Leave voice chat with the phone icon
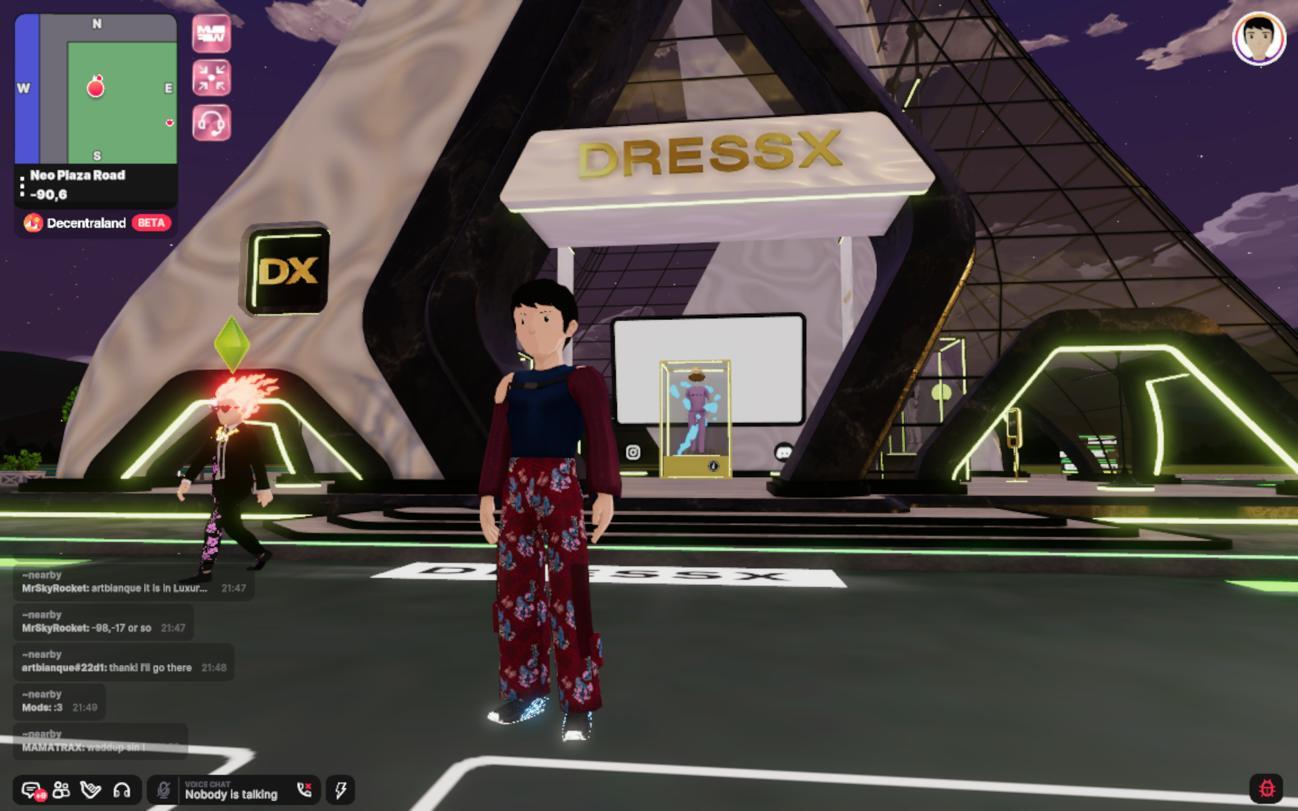This screenshot has height=811, width=1298. tap(305, 790)
